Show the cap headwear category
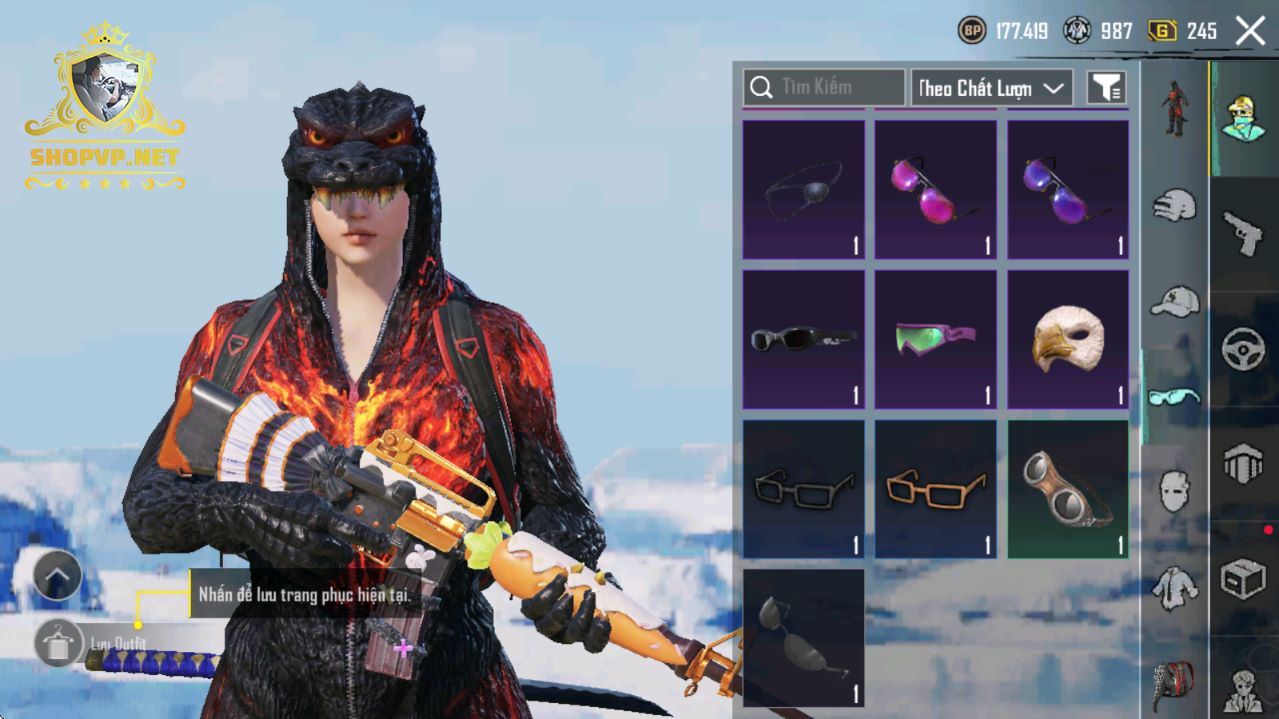The image size is (1279, 719). pos(1175,301)
